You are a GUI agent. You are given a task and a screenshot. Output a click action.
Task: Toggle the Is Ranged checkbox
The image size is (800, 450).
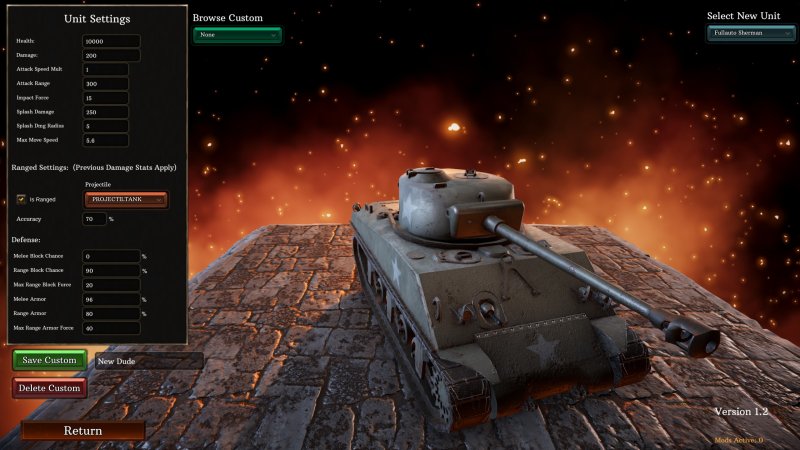click(21, 199)
